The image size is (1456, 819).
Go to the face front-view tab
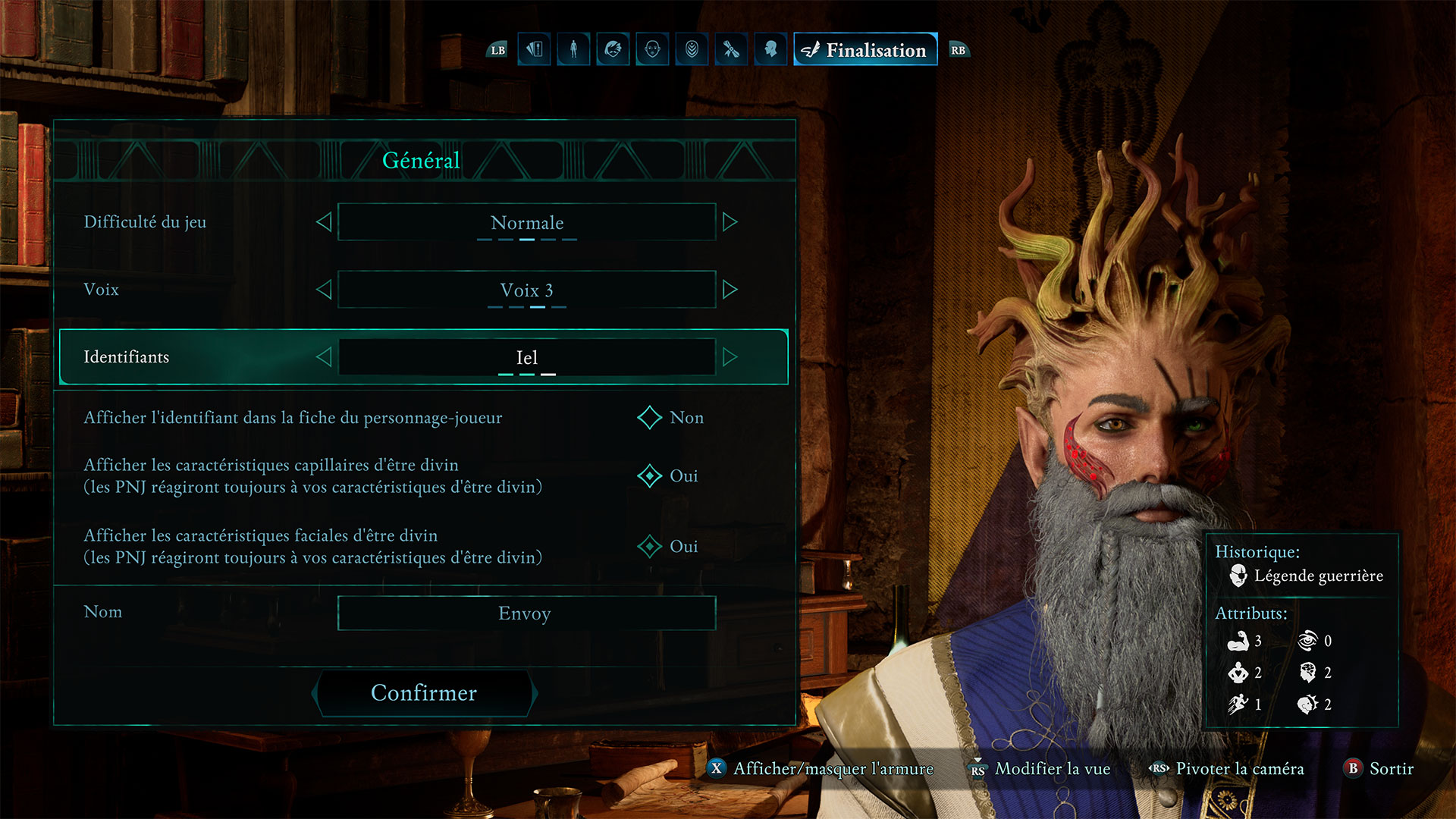pyautogui.click(x=653, y=50)
